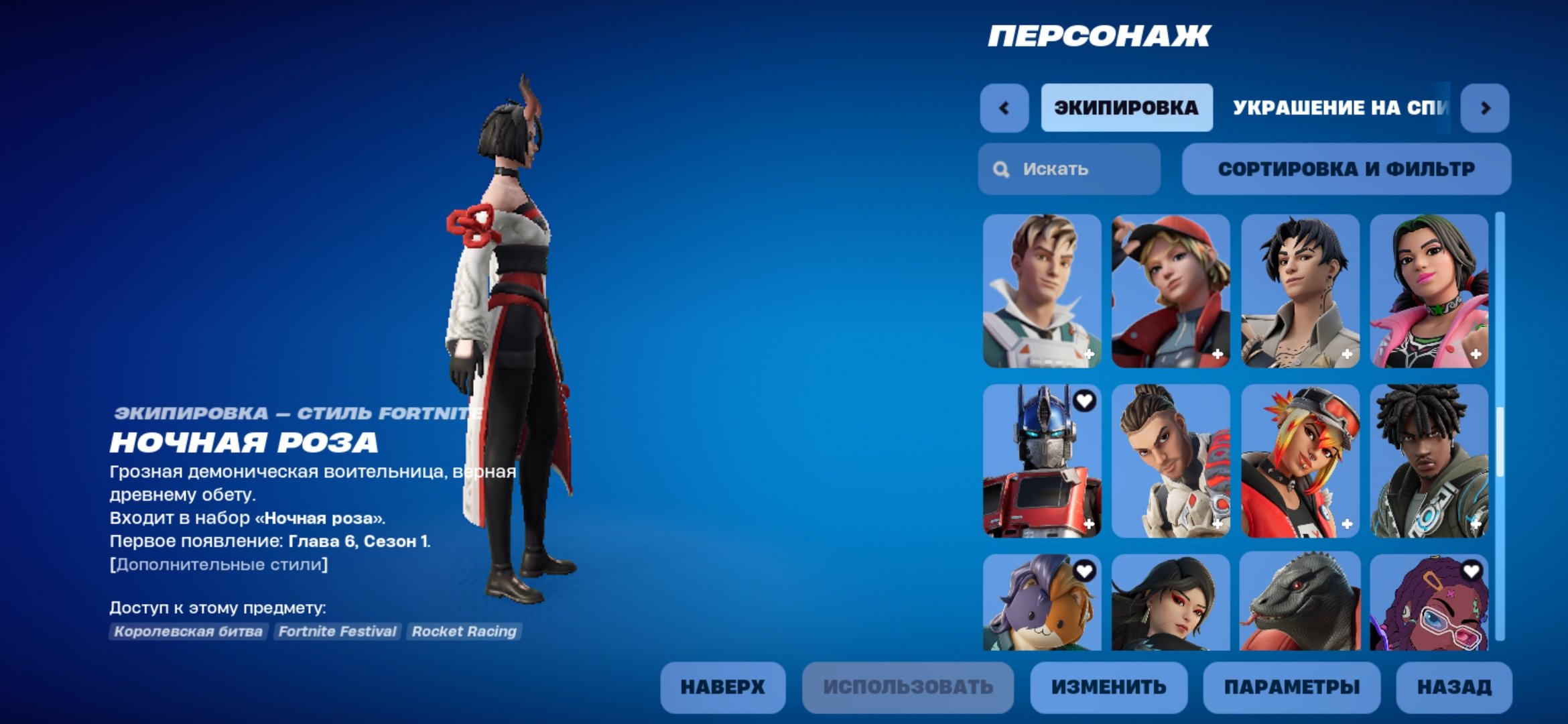Click the НАВЕРХ button
The width and height of the screenshot is (1568, 724).
tap(722, 686)
